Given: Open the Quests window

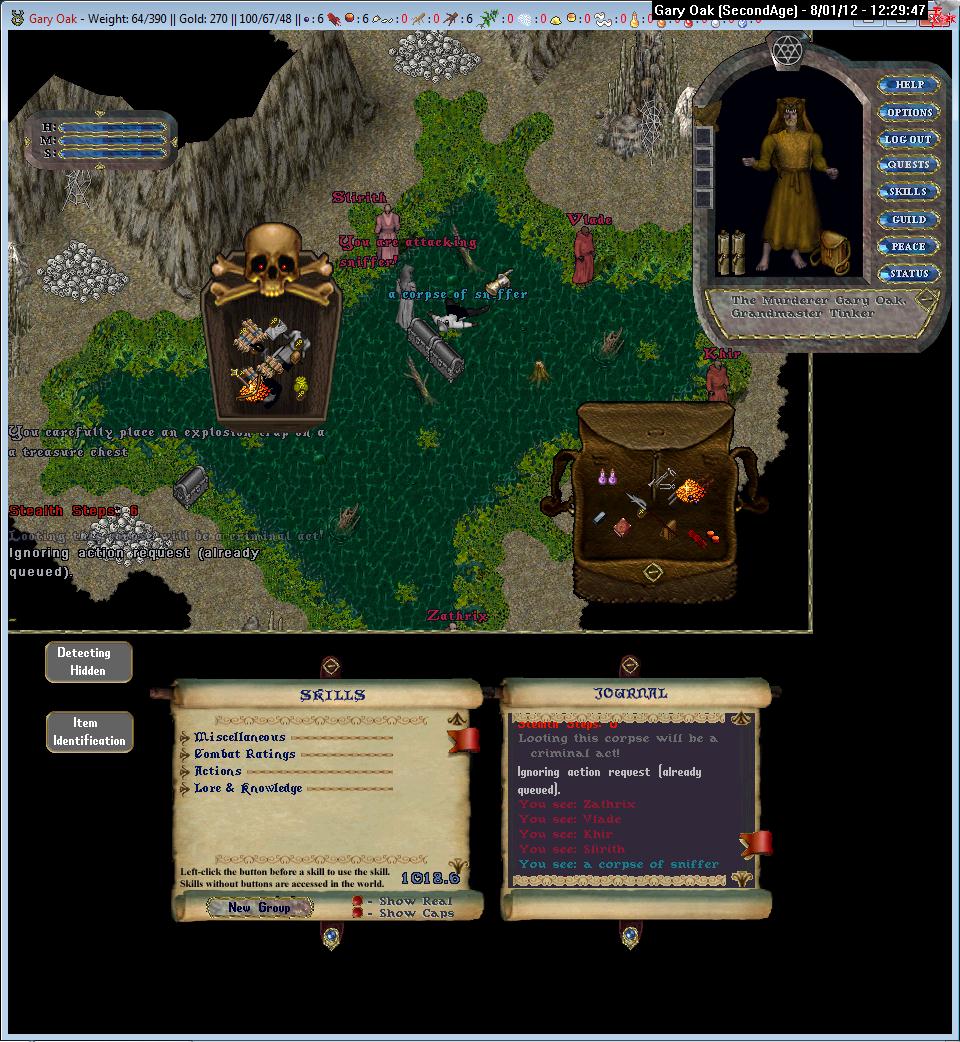Looking at the screenshot, I should point(908,165).
